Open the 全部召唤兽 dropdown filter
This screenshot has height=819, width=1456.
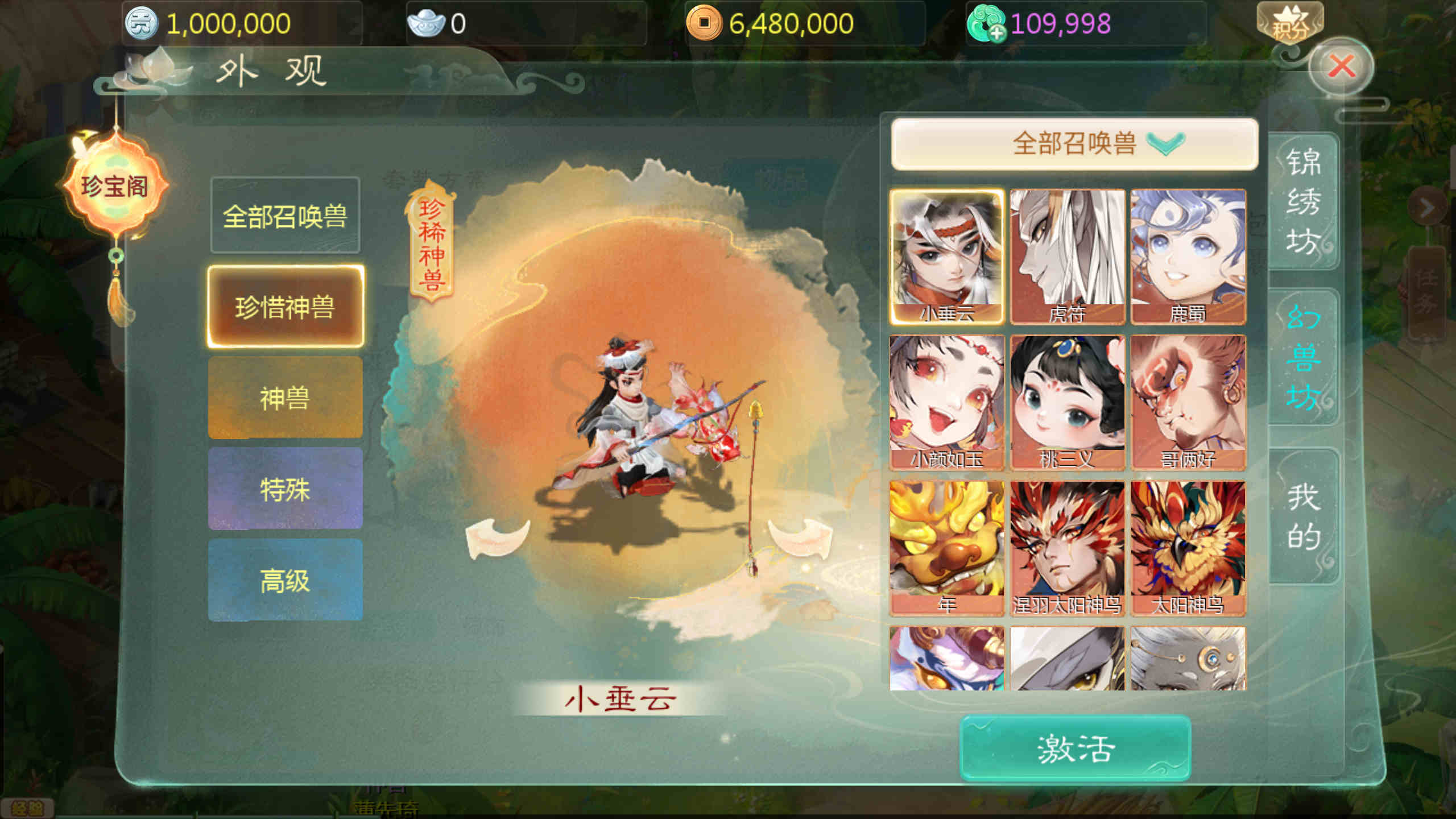point(1074,143)
